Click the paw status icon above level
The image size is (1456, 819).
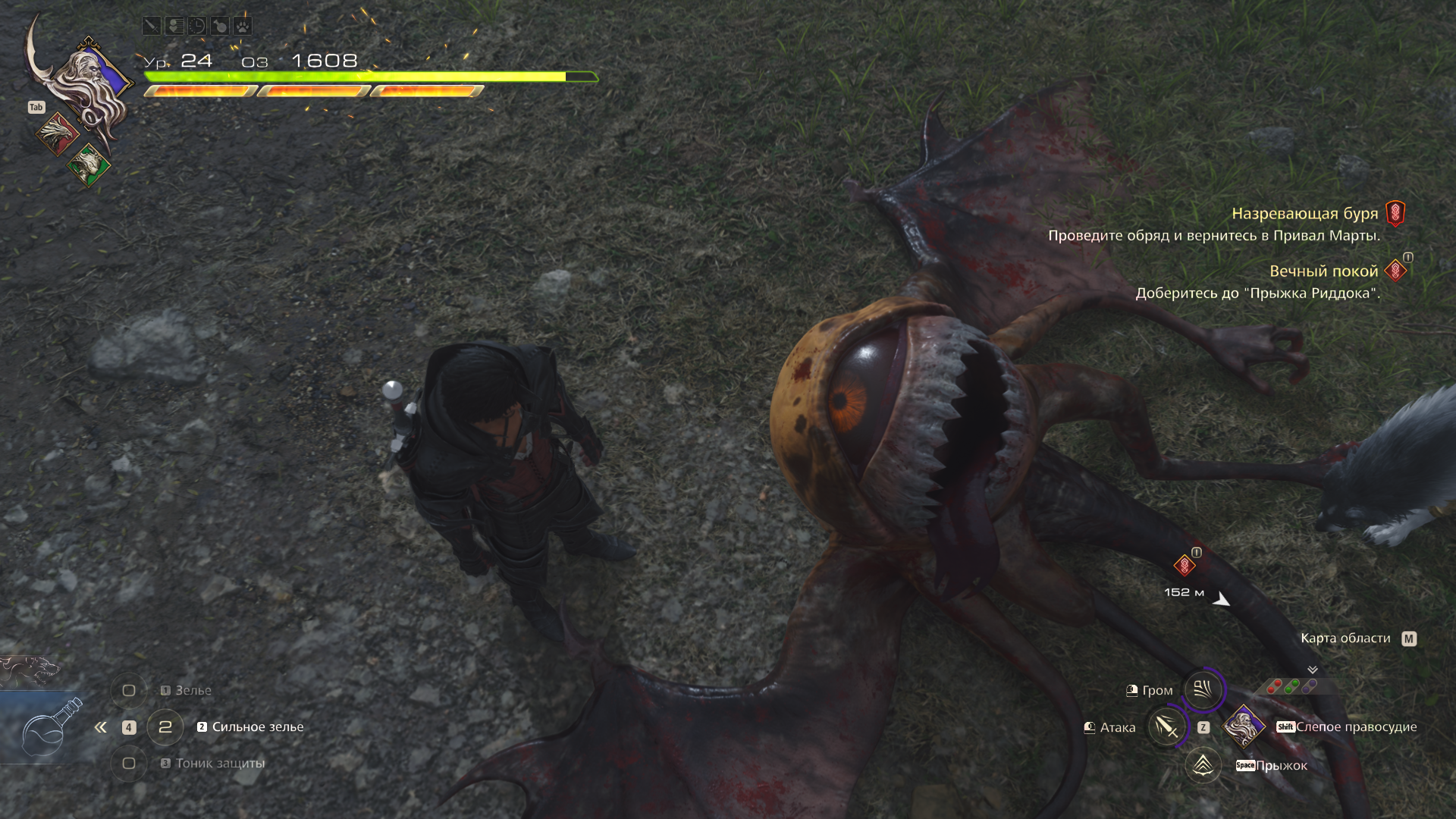[243, 26]
